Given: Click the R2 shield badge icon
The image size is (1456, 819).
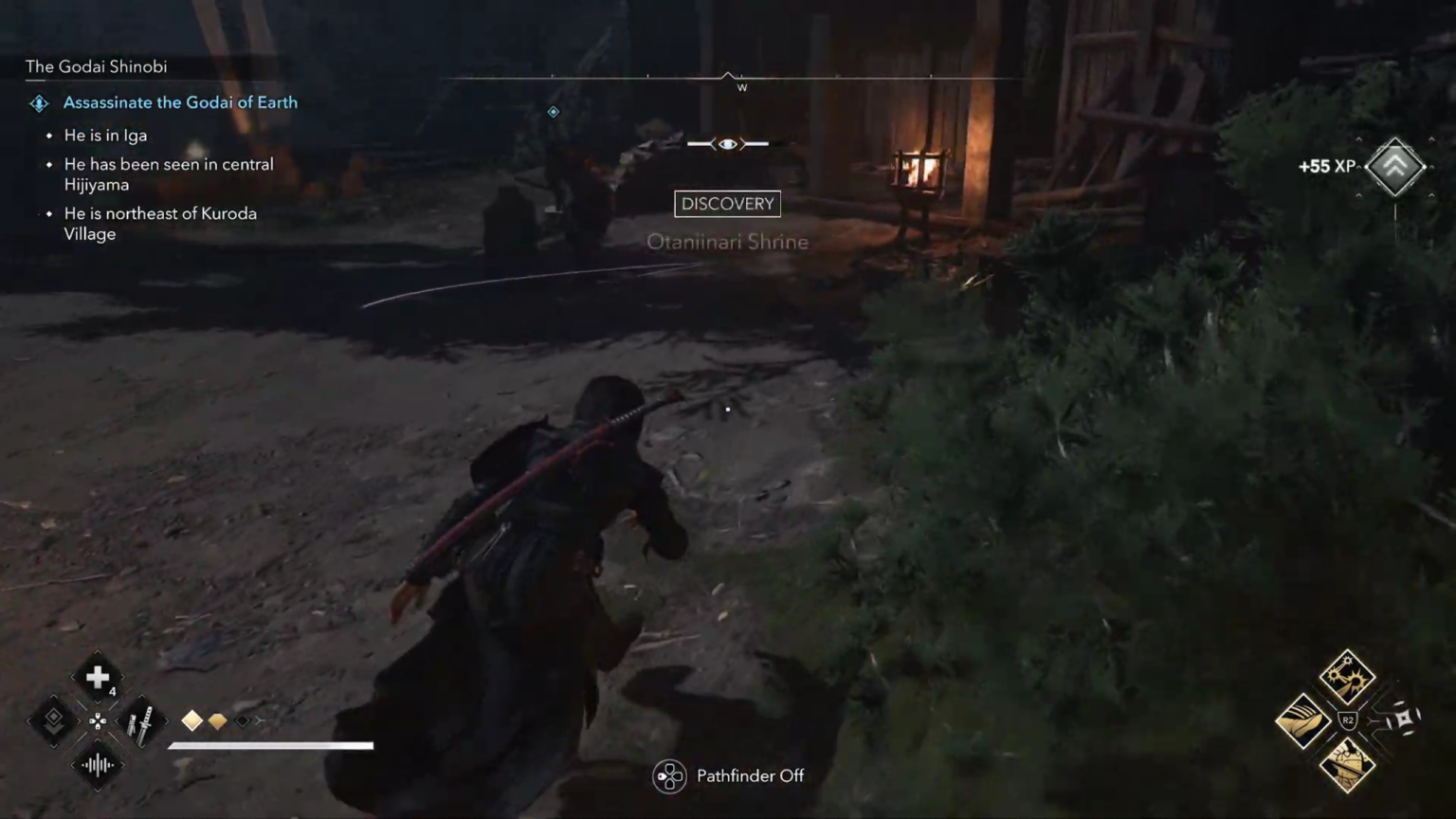Looking at the screenshot, I should tap(1349, 719).
